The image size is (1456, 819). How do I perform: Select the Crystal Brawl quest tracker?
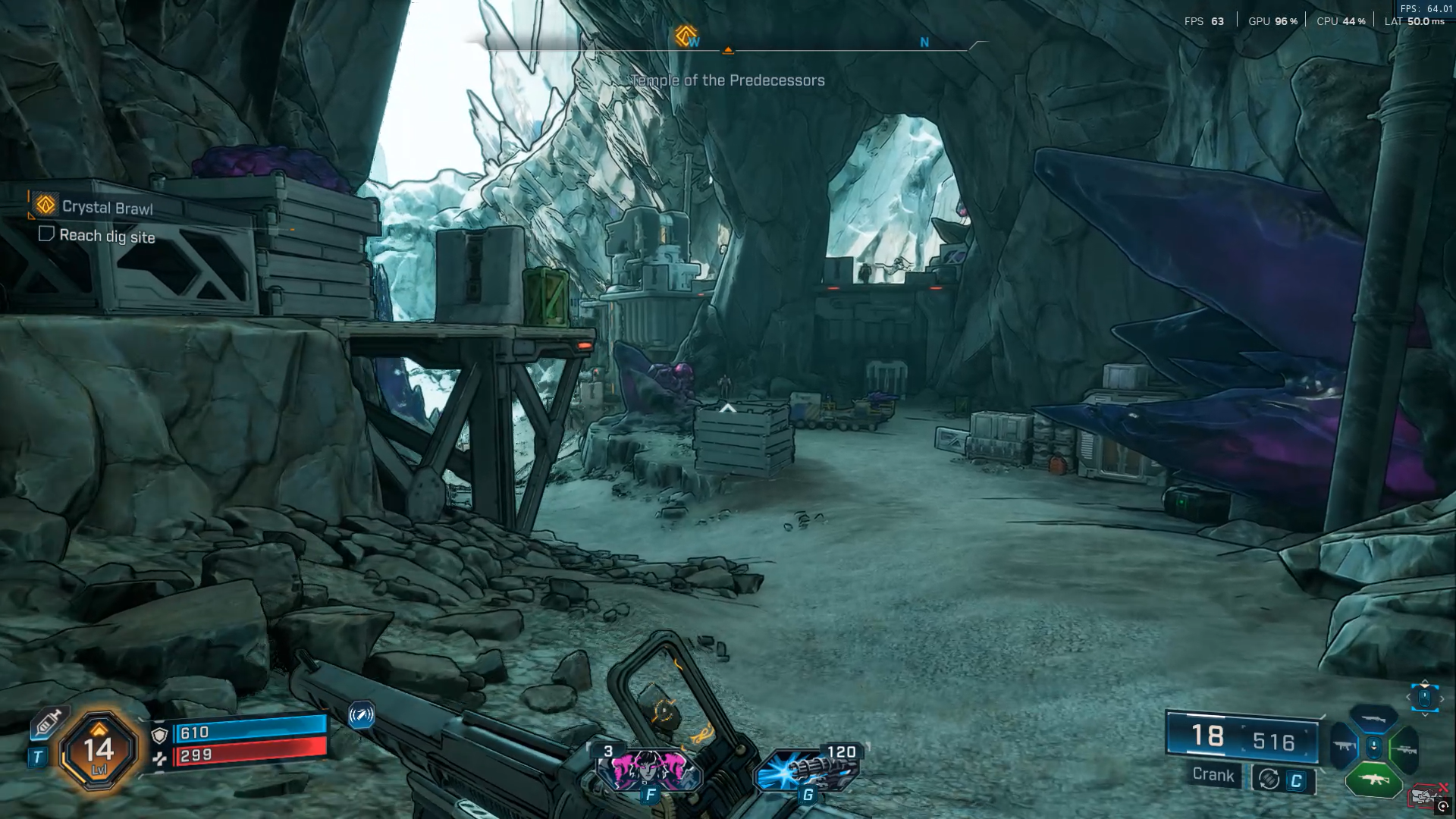(x=106, y=207)
